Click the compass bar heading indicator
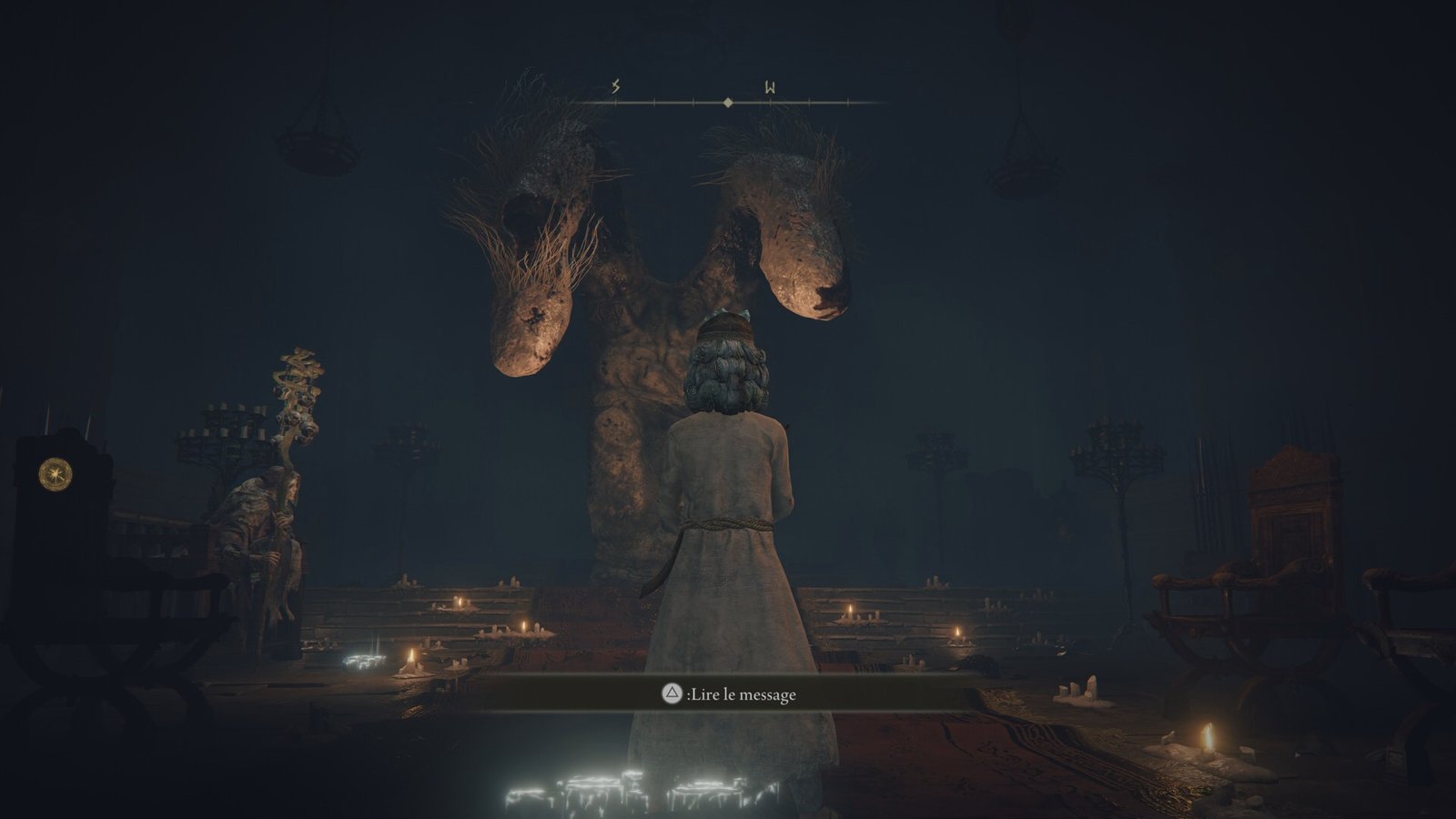Image resolution: width=1456 pixels, height=819 pixels. (728, 103)
